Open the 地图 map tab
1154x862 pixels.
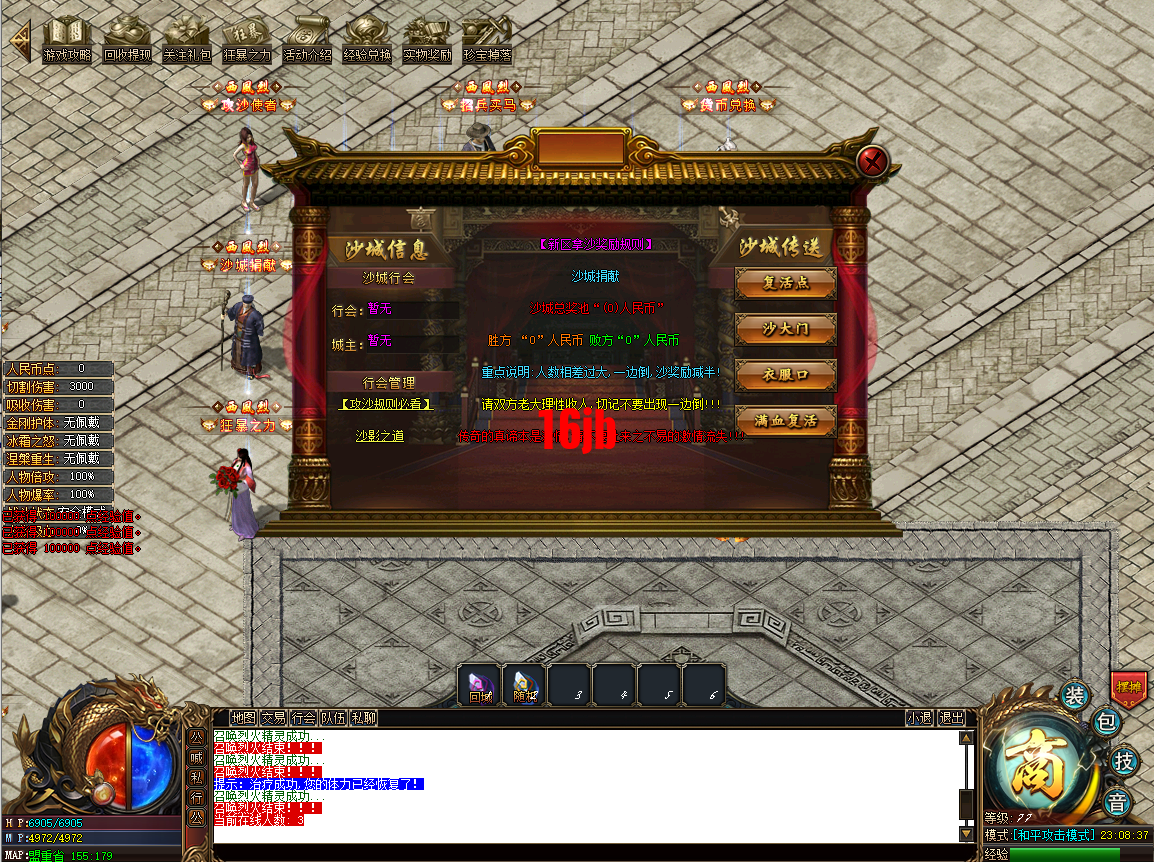[x=243, y=718]
